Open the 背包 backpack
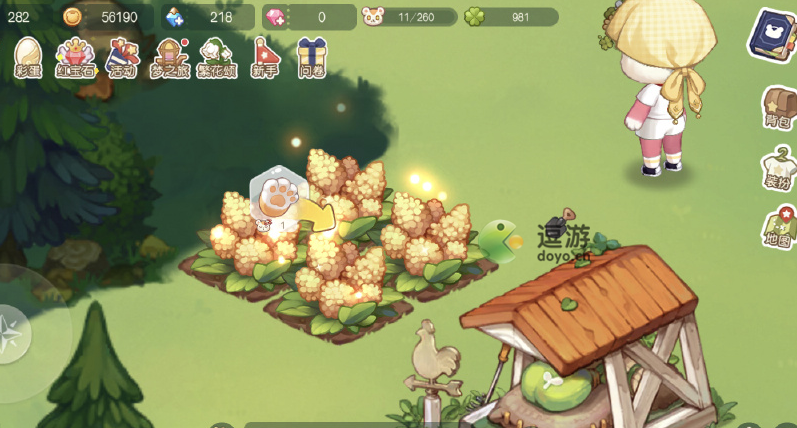This screenshot has height=428, width=797. coord(778,108)
